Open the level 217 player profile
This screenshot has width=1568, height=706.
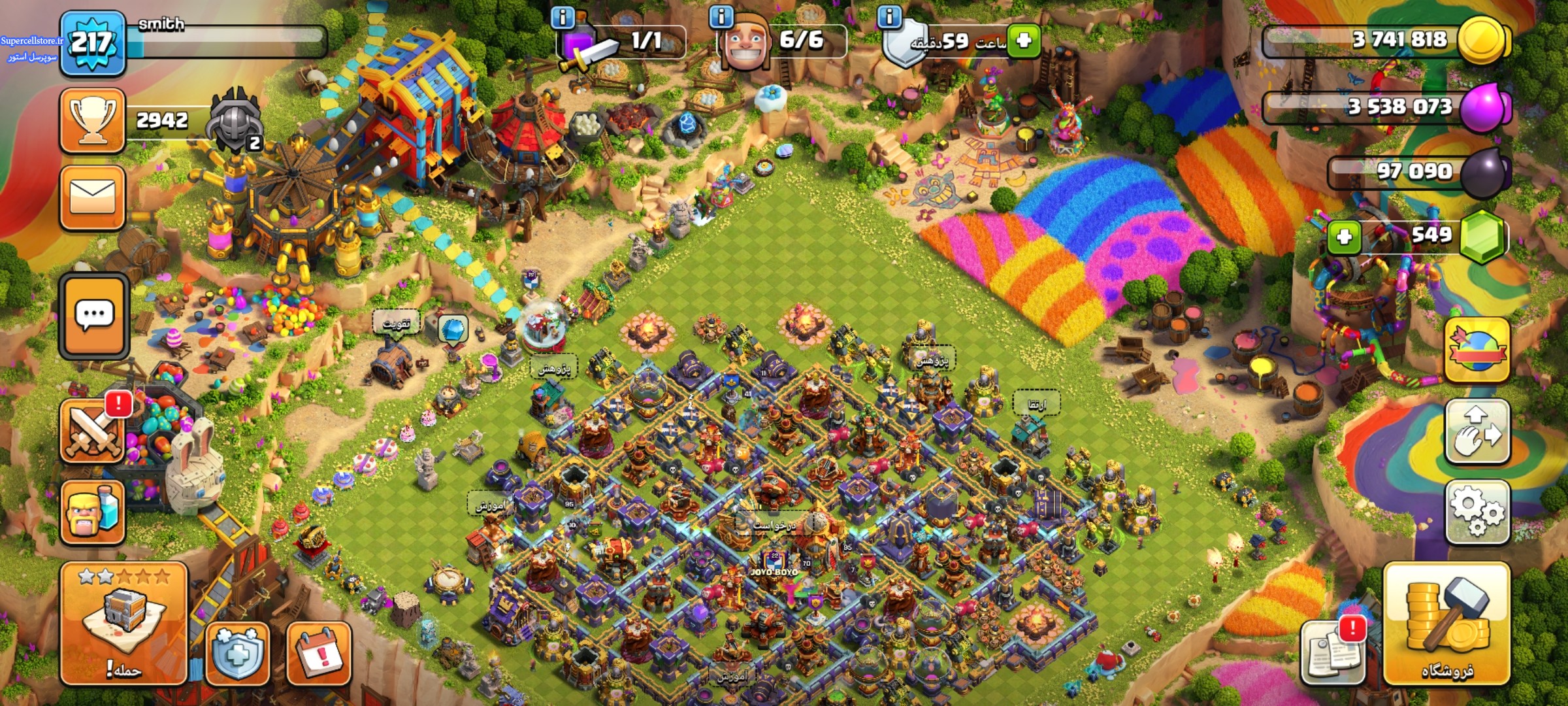coord(92,43)
